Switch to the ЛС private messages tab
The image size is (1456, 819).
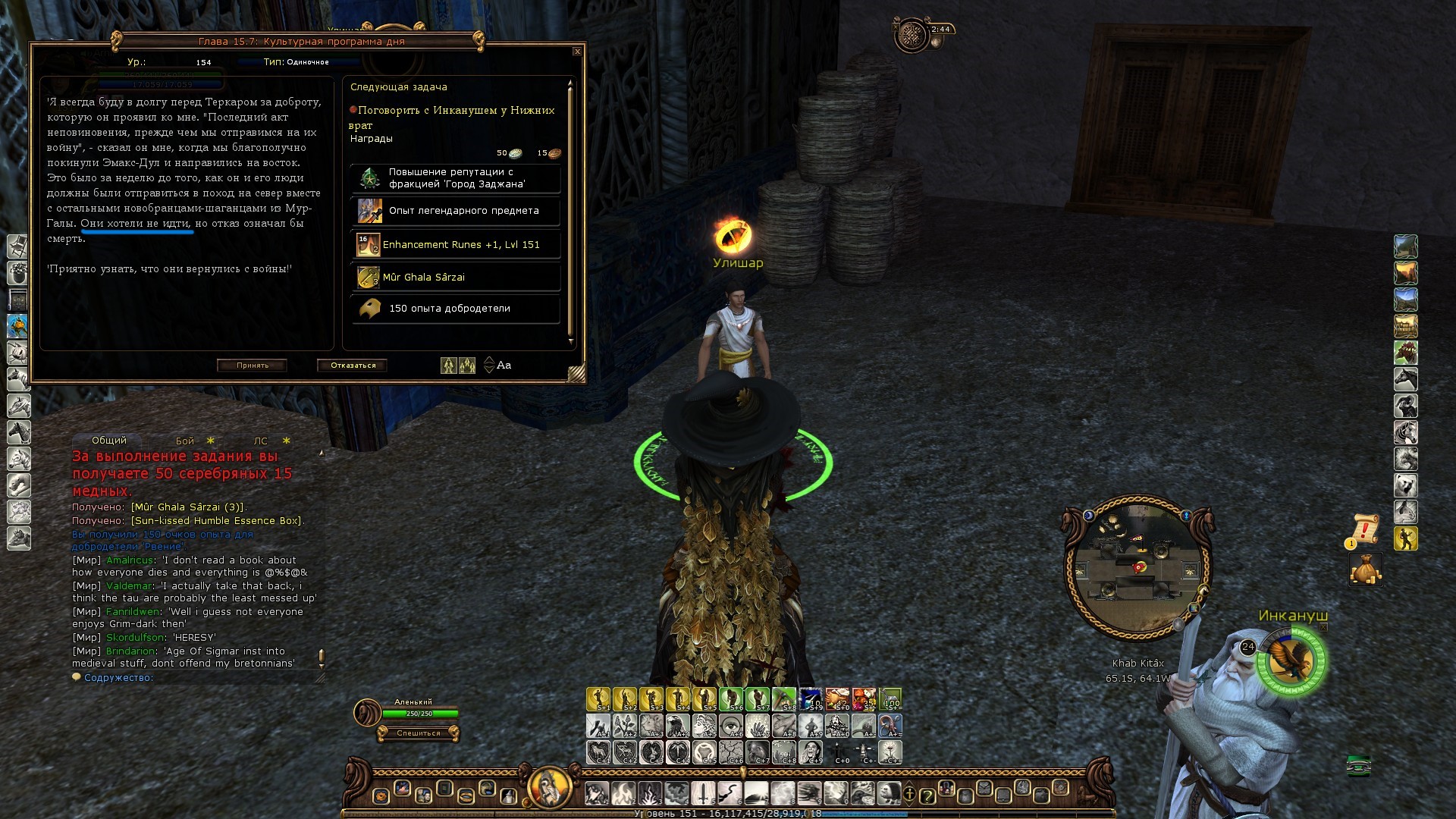coord(261,441)
